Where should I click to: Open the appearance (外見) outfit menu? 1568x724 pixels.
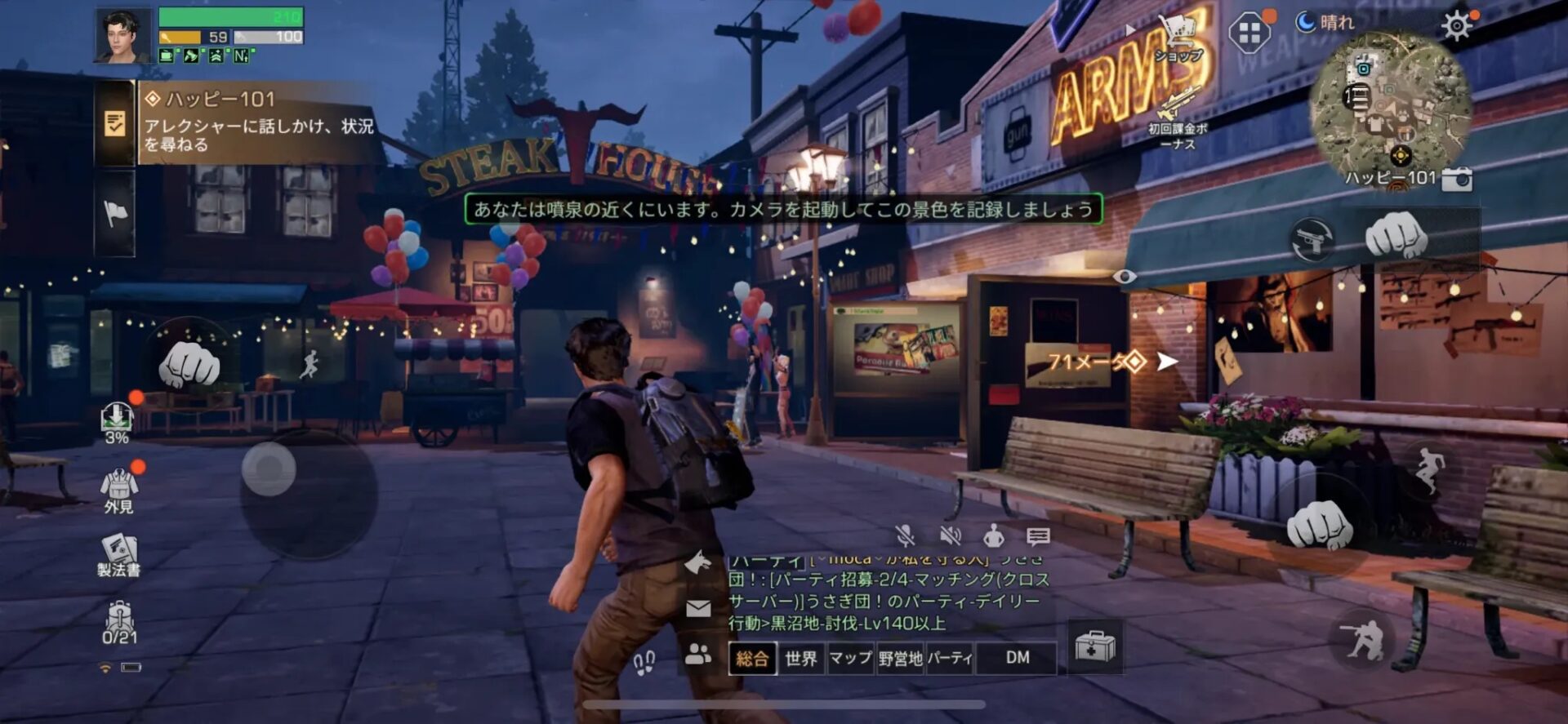pos(119,490)
